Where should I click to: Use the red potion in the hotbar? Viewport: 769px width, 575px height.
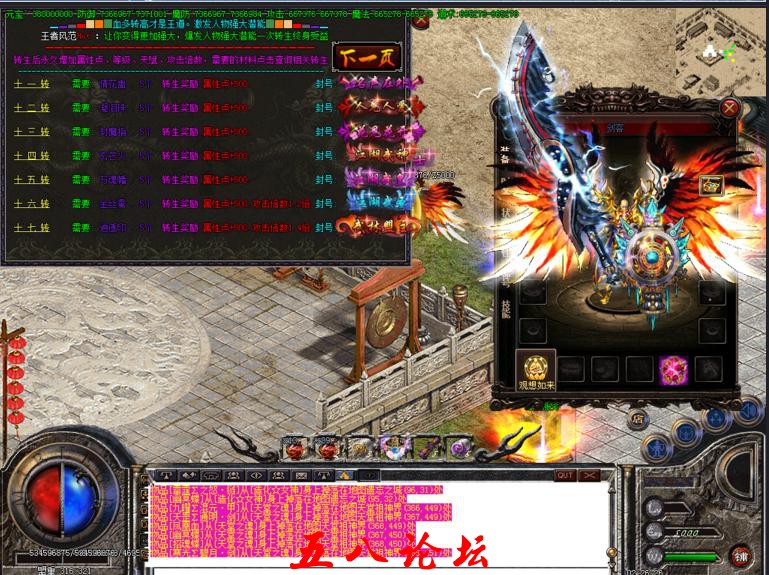[x=296, y=450]
